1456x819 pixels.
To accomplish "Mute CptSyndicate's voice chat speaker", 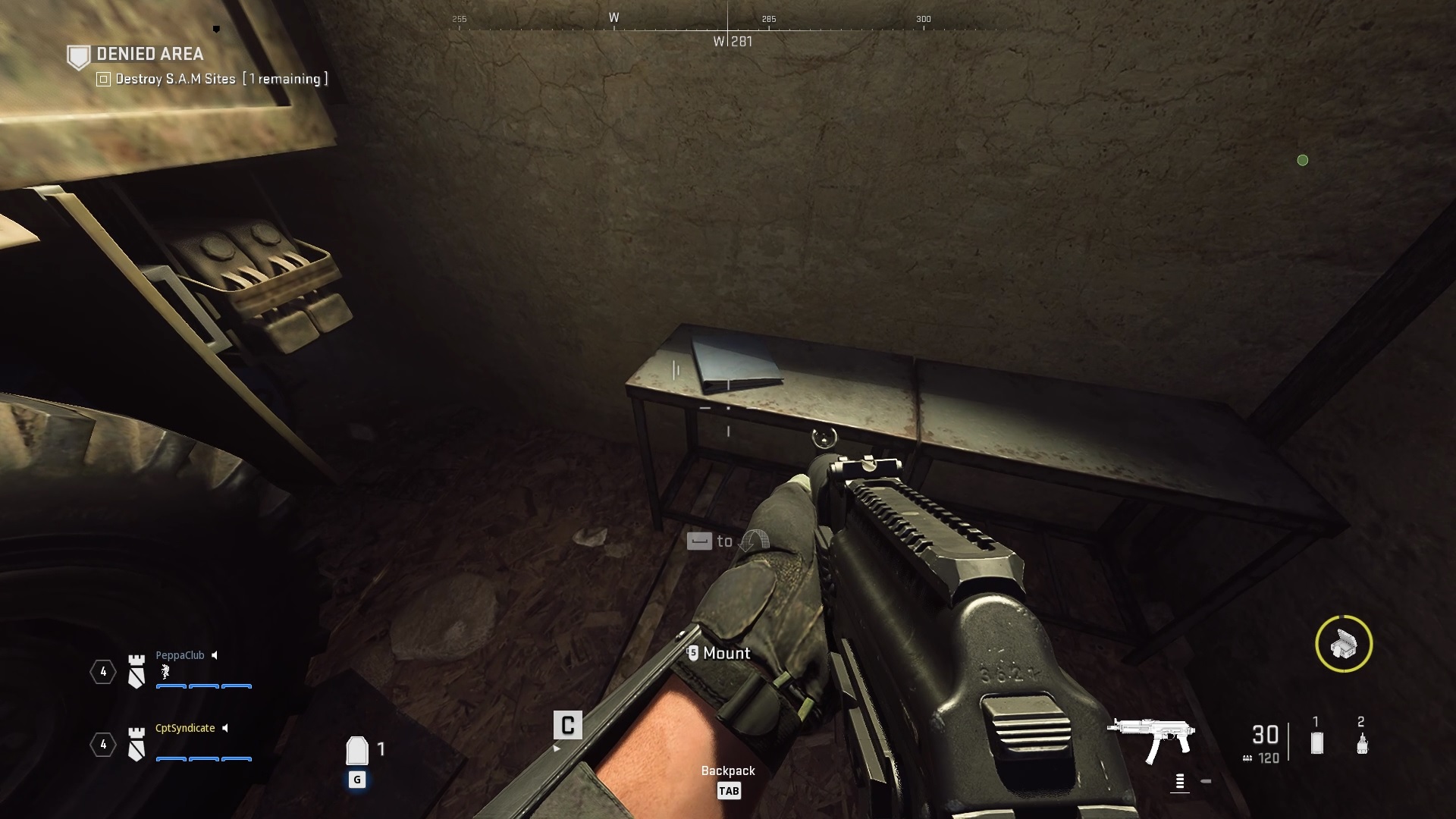I will coord(225,728).
